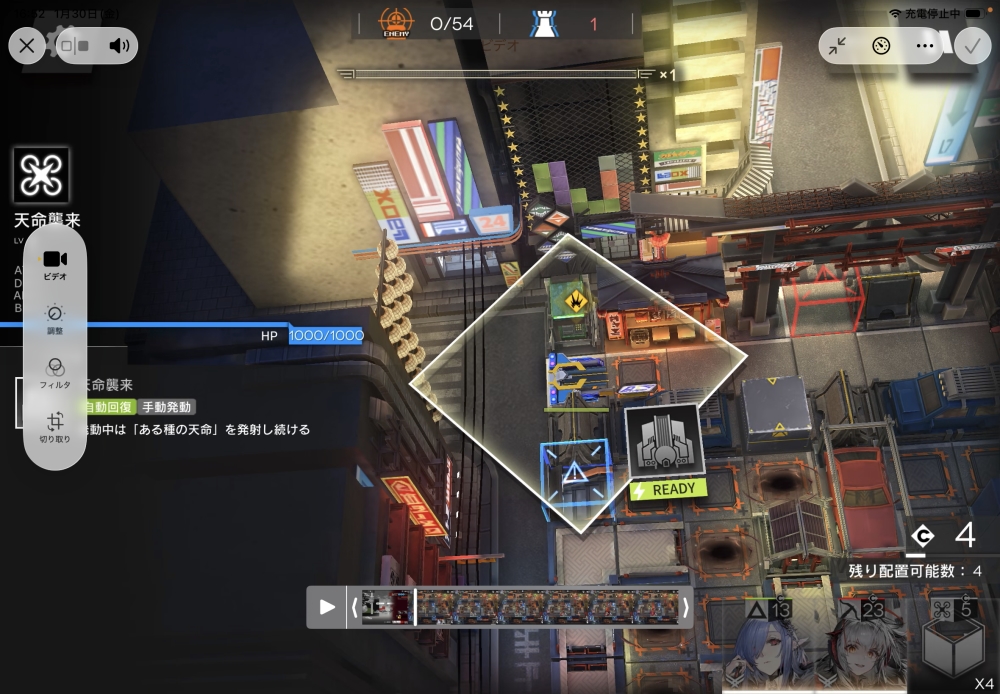Toggle the video sound speaker icon
The image size is (1000, 694).
point(120,45)
